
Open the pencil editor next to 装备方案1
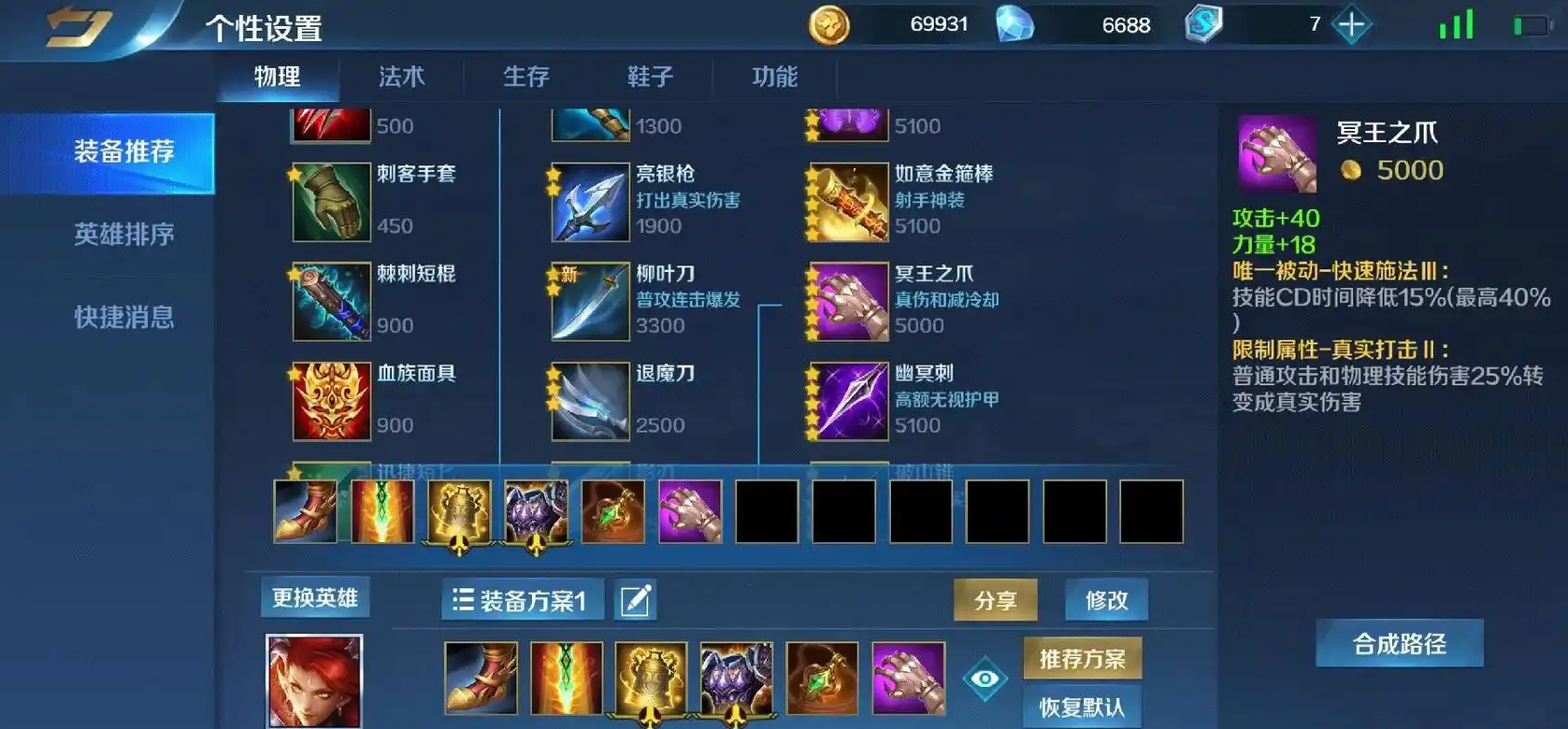coord(634,601)
